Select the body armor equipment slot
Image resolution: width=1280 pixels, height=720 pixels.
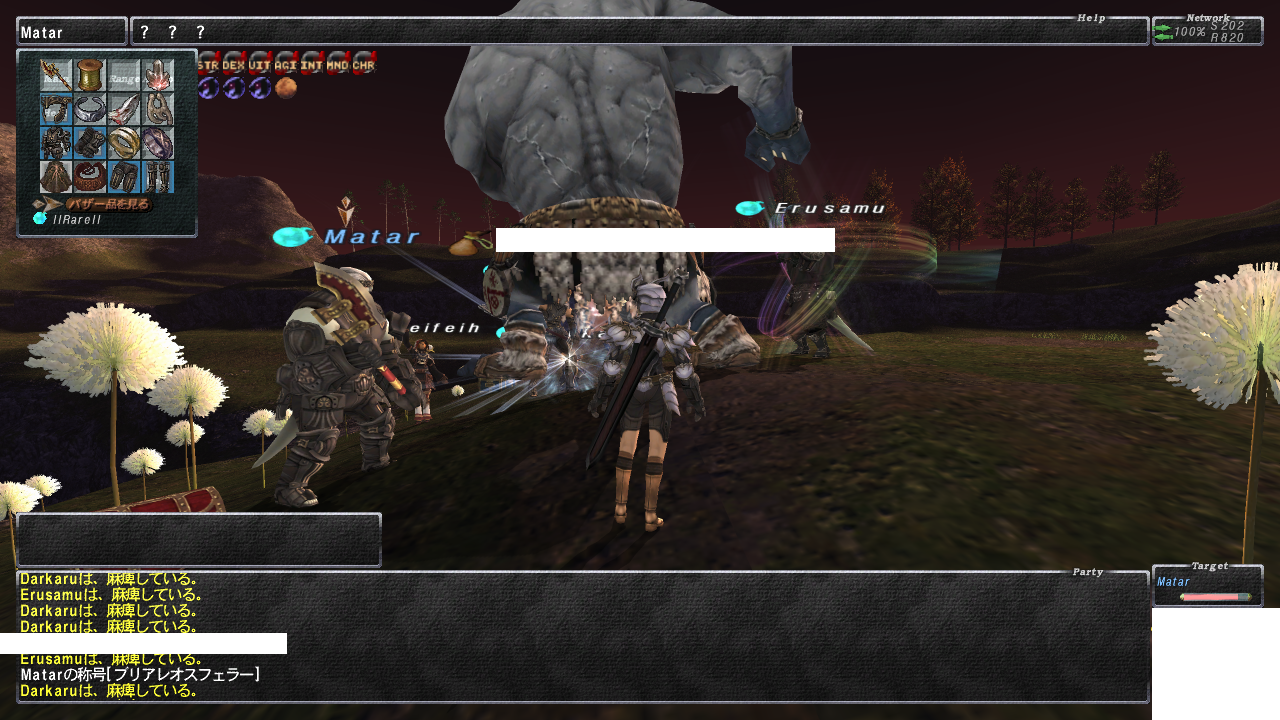(56, 143)
